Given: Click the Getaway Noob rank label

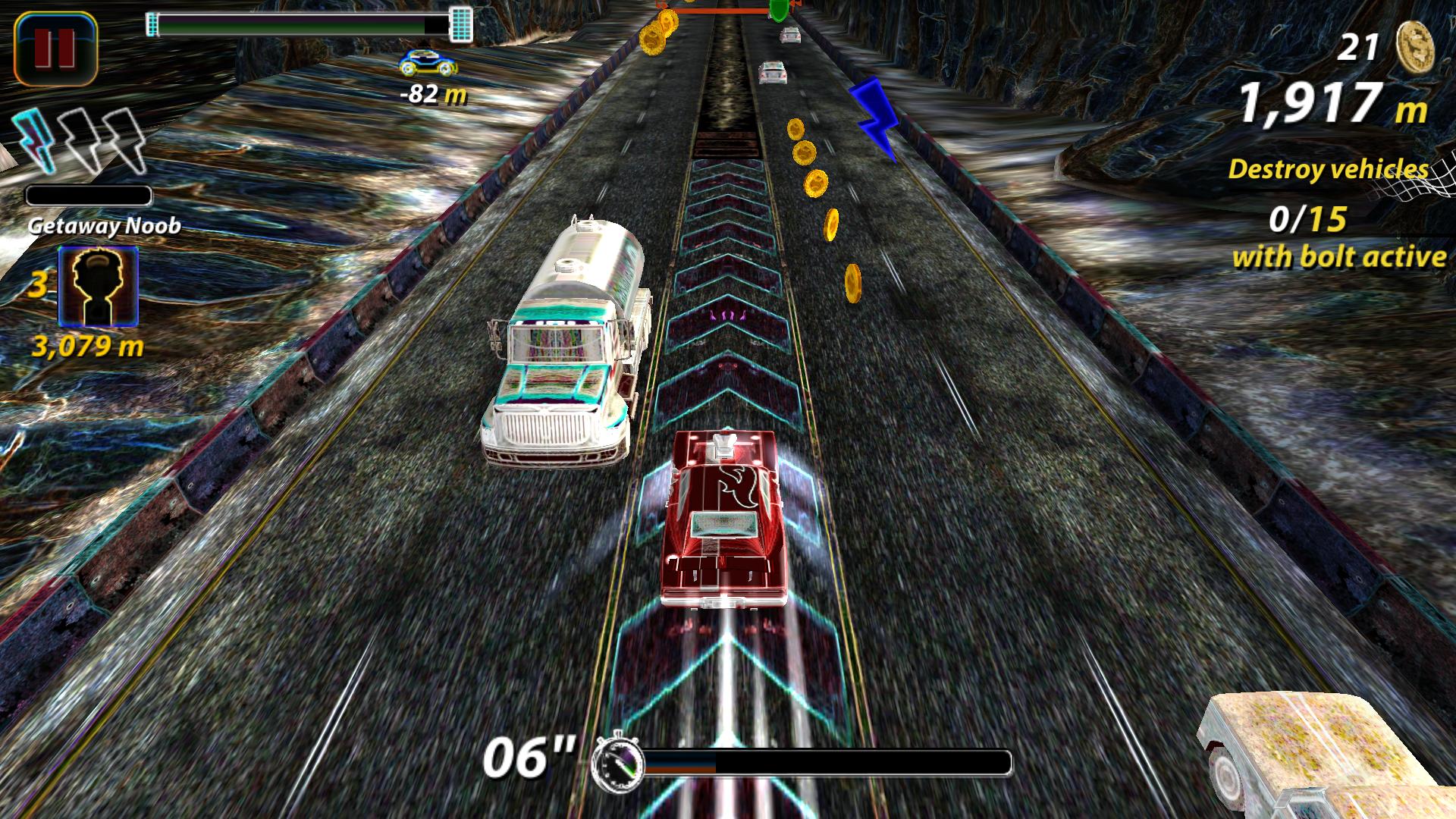Looking at the screenshot, I should (105, 225).
